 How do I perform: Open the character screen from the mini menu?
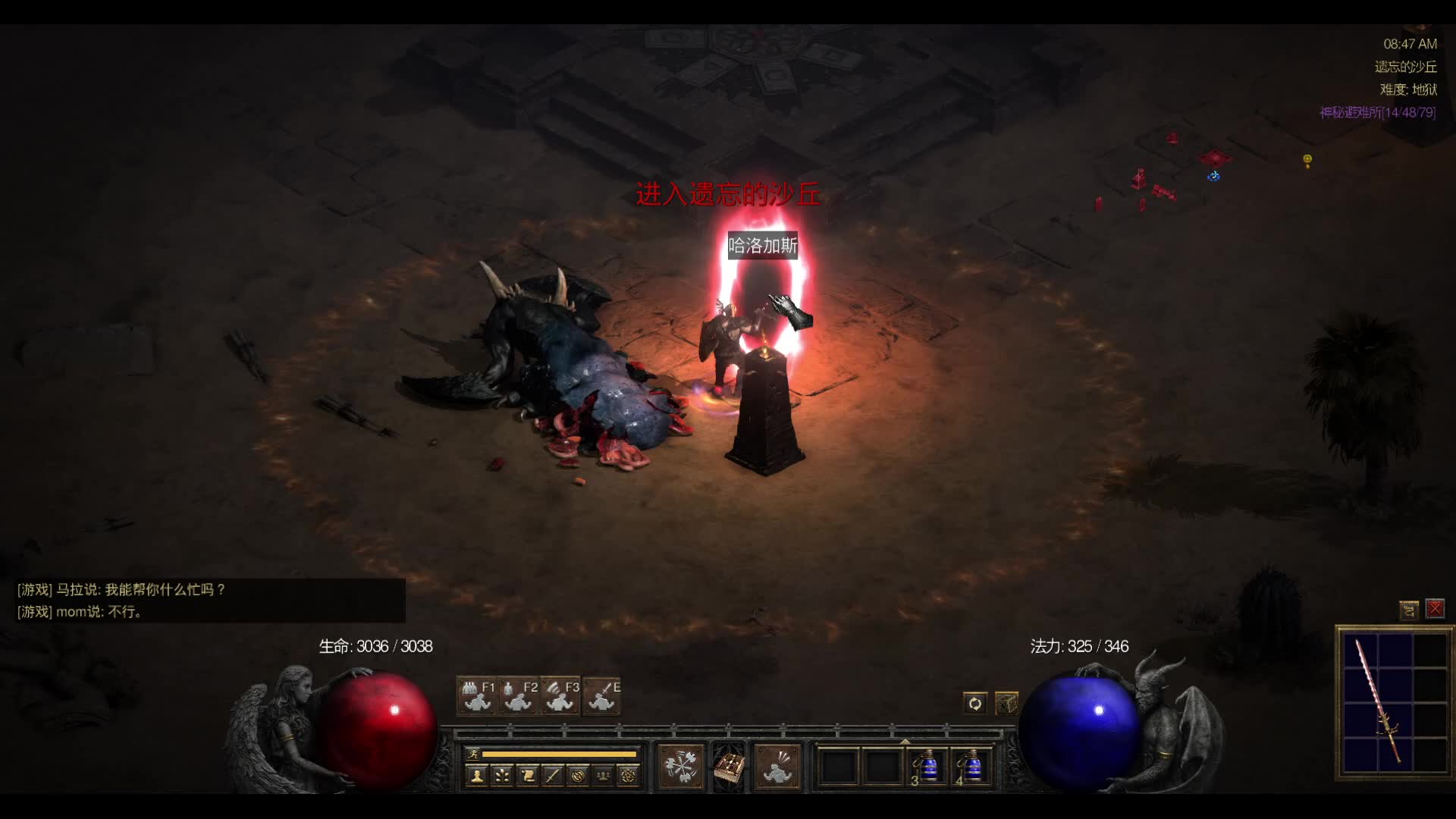click(x=477, y=776)
